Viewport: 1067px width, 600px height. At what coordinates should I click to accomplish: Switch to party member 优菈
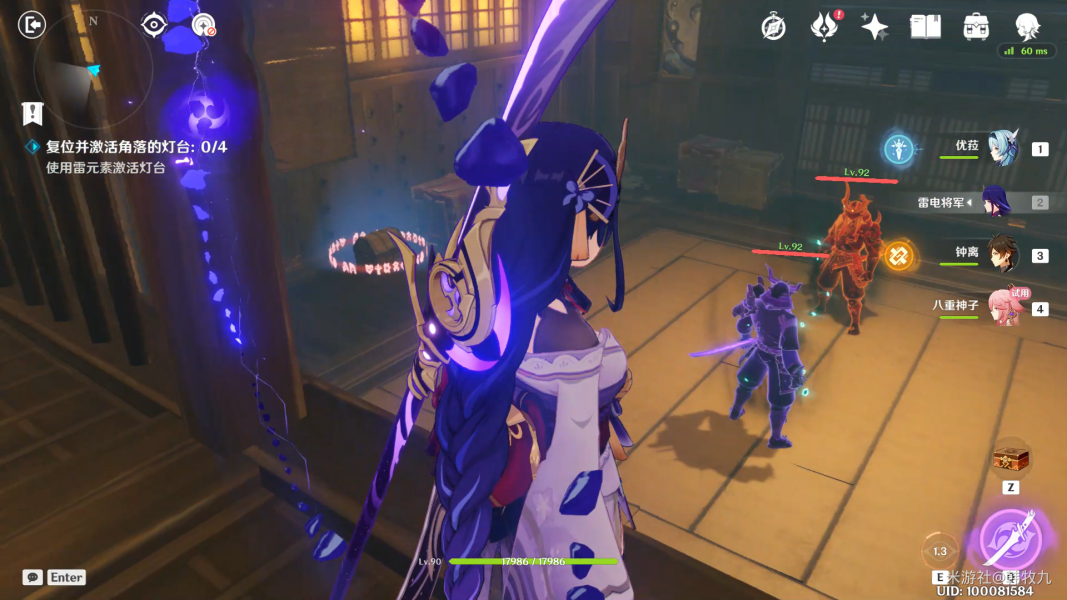[1000, 148]
